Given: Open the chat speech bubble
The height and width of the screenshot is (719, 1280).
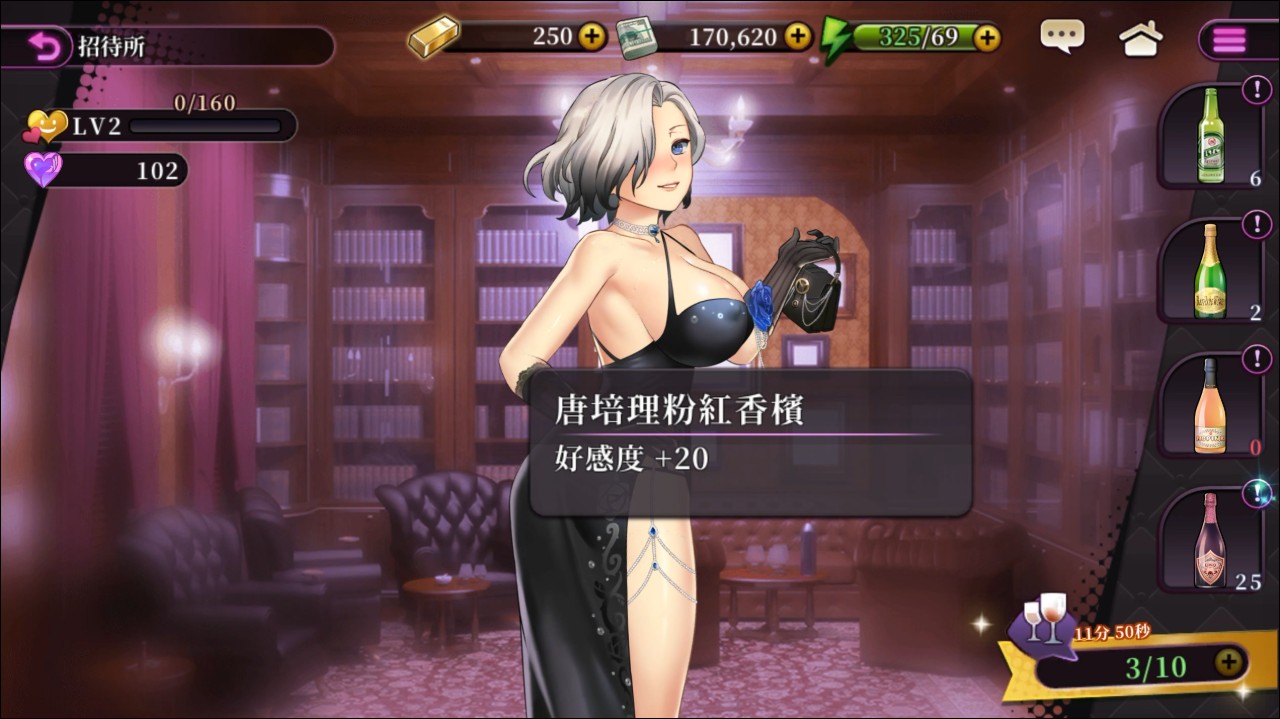Looking at the screenshot, I should point(1061,37).
